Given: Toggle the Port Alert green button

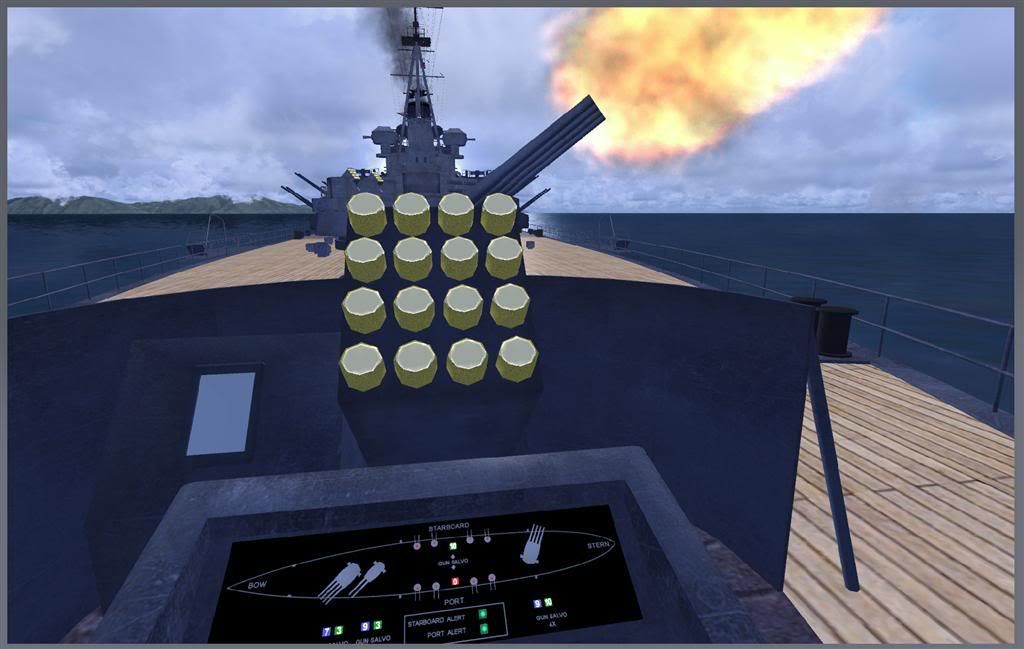Looking at the screenshot, I should click(484, 629).
